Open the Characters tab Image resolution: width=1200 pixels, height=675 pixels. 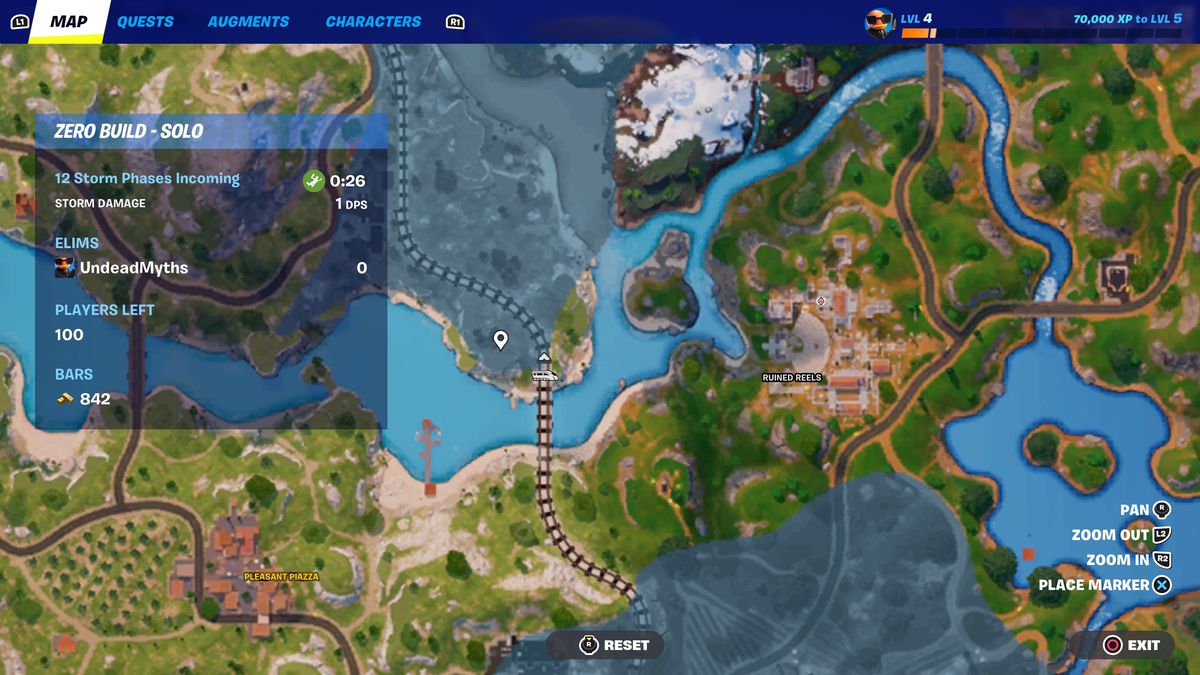point(373,21)
